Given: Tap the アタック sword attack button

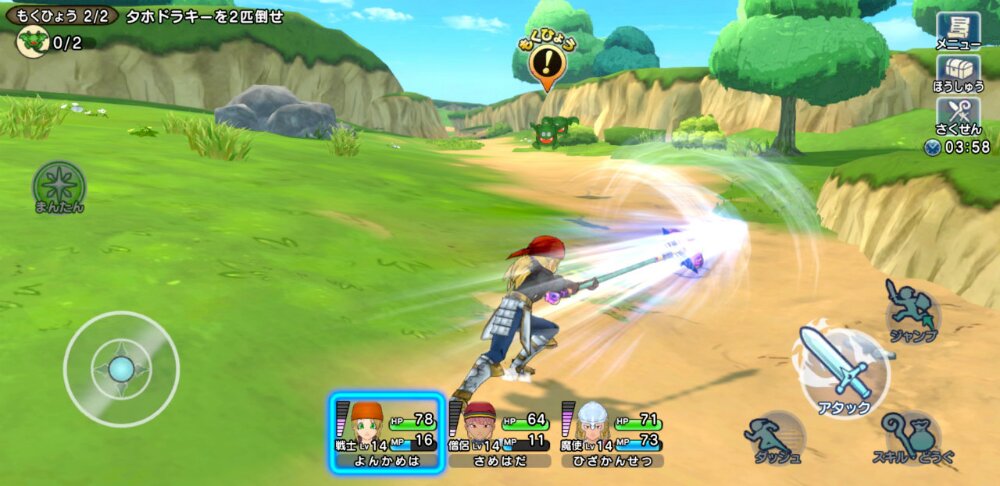Looking at the screenshot, I should pos(841,367).
